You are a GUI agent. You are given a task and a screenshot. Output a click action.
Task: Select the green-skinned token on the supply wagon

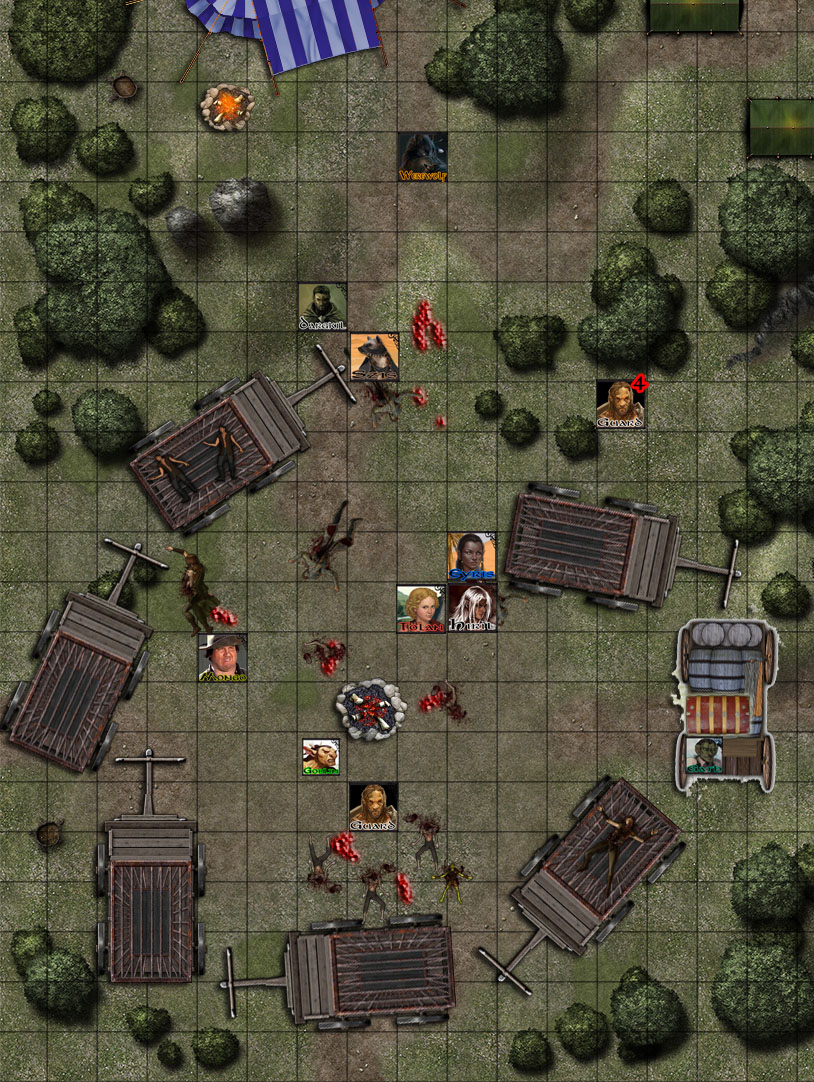(x=704, y=754)
